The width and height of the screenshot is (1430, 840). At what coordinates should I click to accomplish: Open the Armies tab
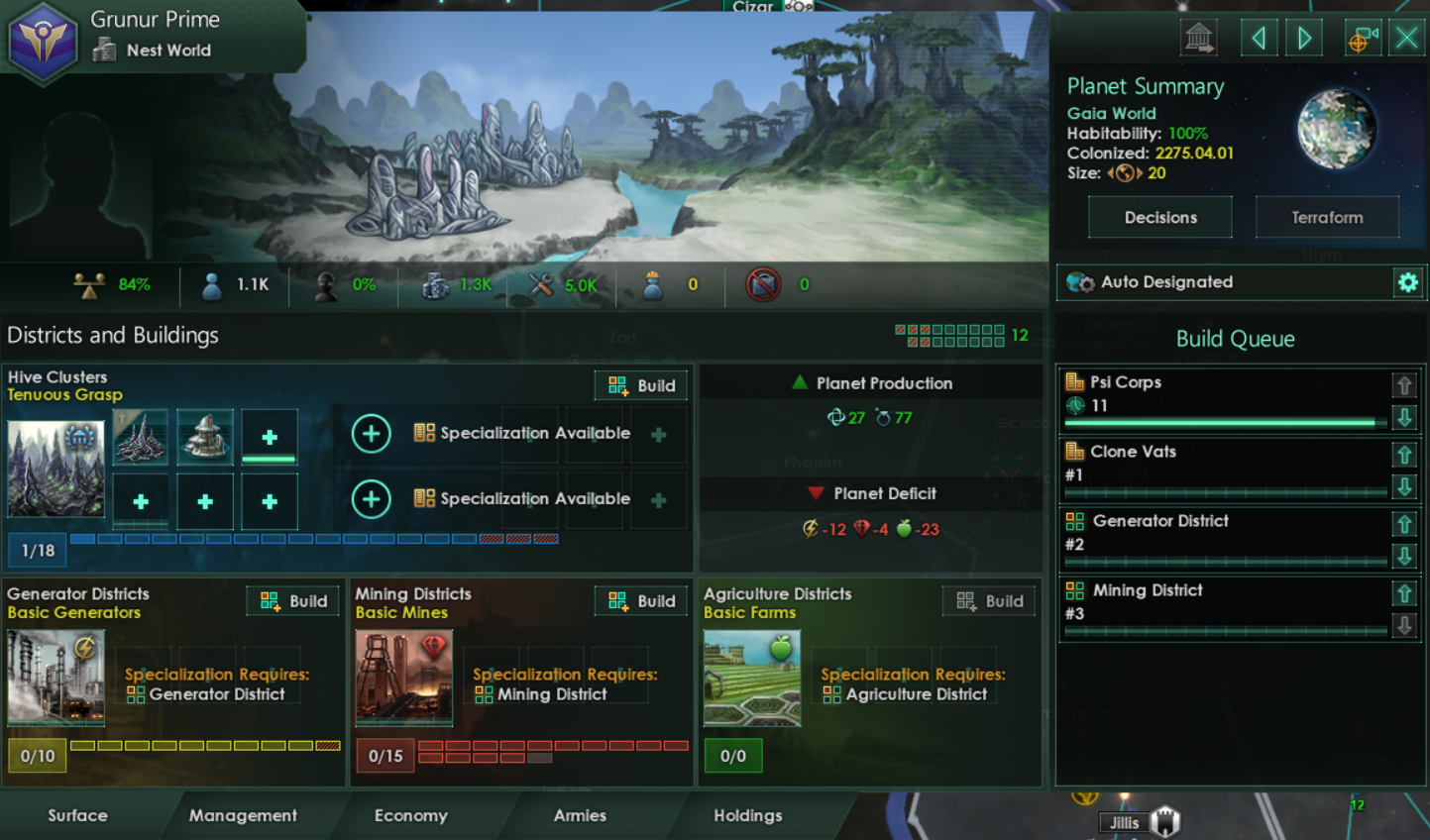(580, 815)
